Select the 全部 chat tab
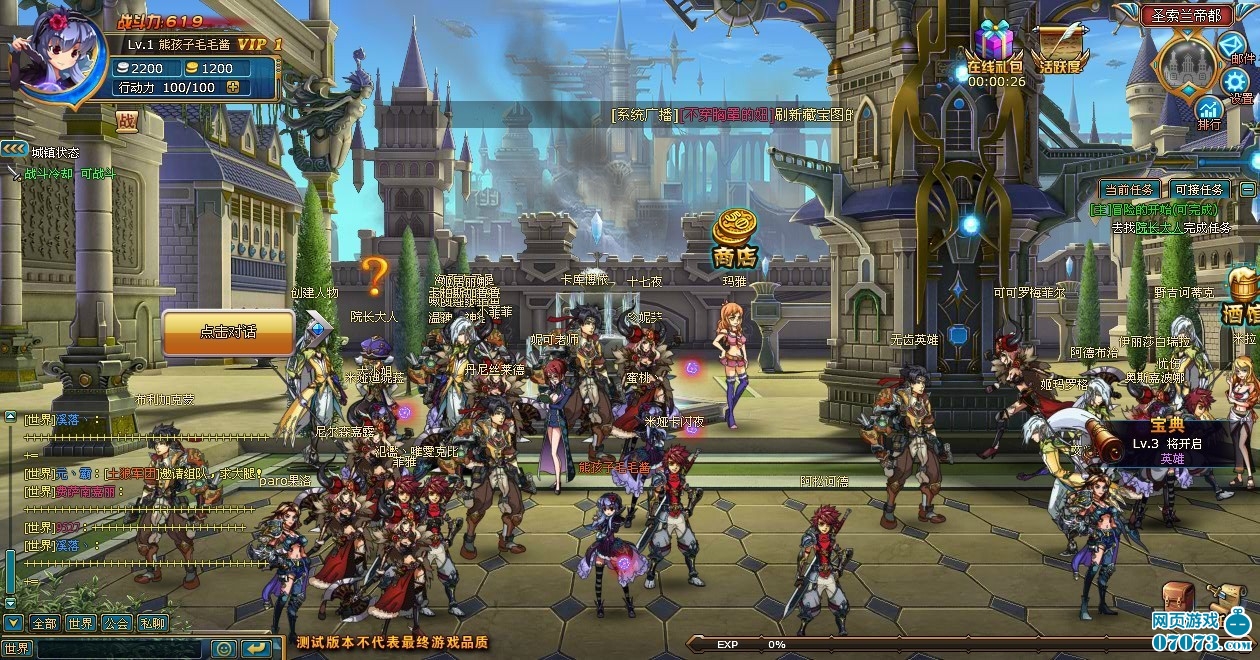The width and height of the screenshot is (1260, 660). pyautogui.click(x=44, y=623)
